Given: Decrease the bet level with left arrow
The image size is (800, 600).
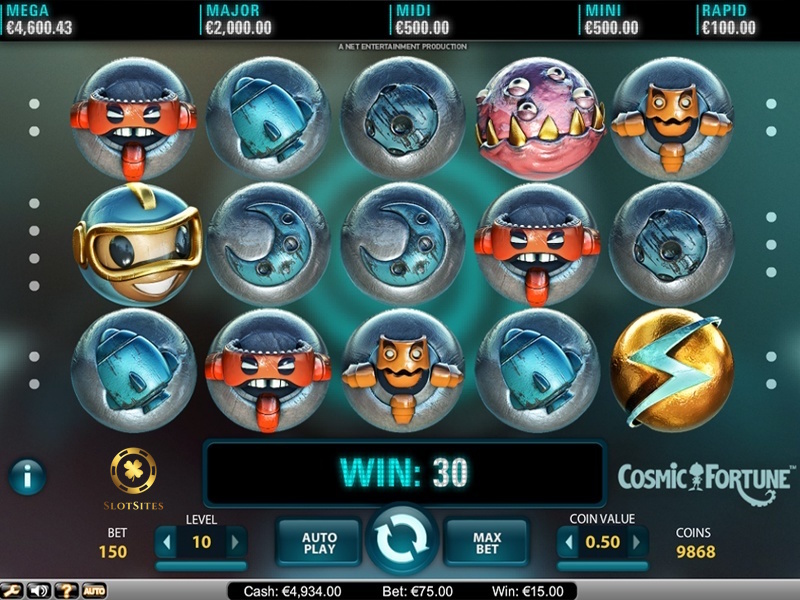Looking at the screenshot, I should coord(166,542).
